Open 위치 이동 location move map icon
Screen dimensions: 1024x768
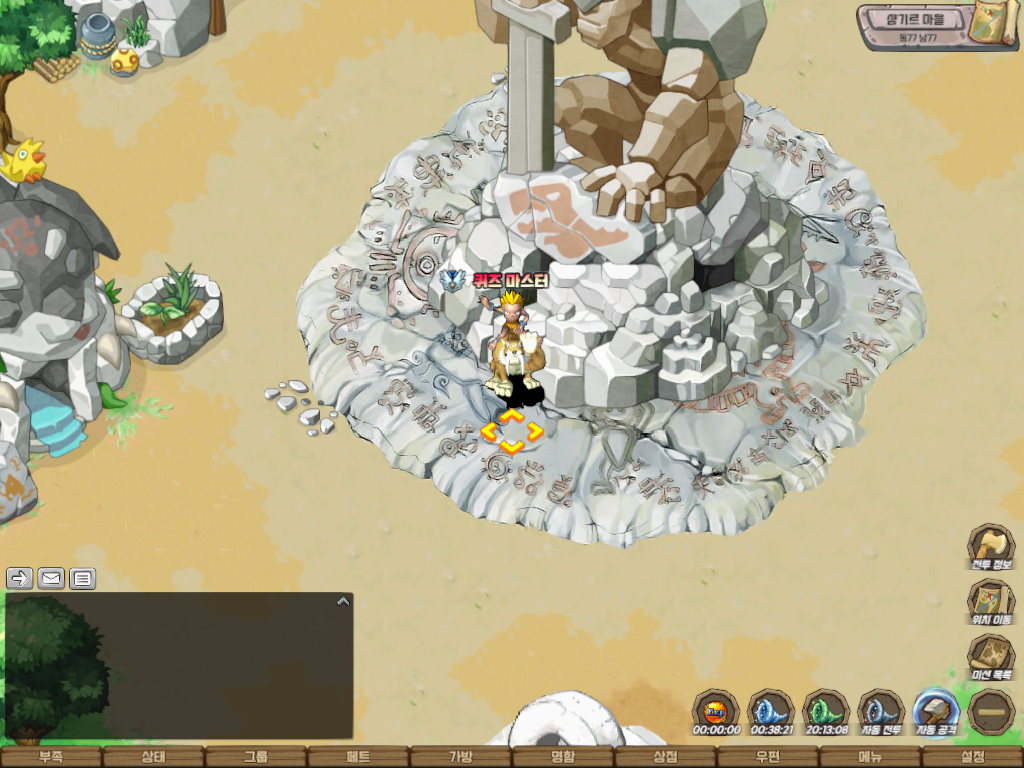[991, 601]
